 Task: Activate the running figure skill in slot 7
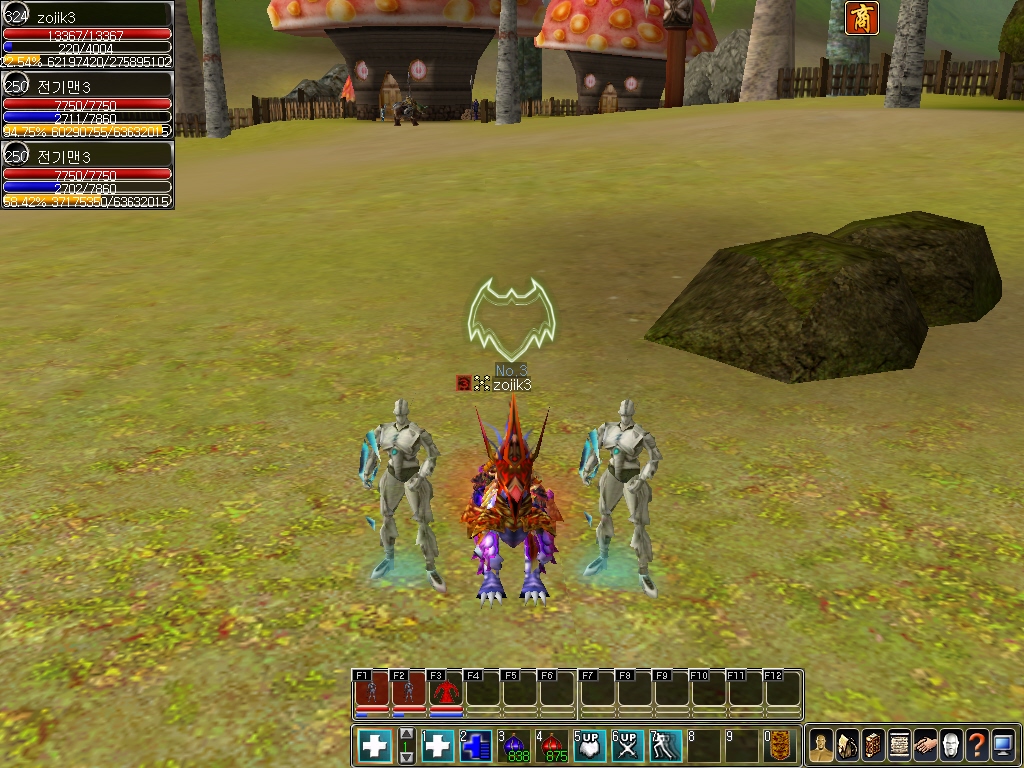[x=666, y=746]
